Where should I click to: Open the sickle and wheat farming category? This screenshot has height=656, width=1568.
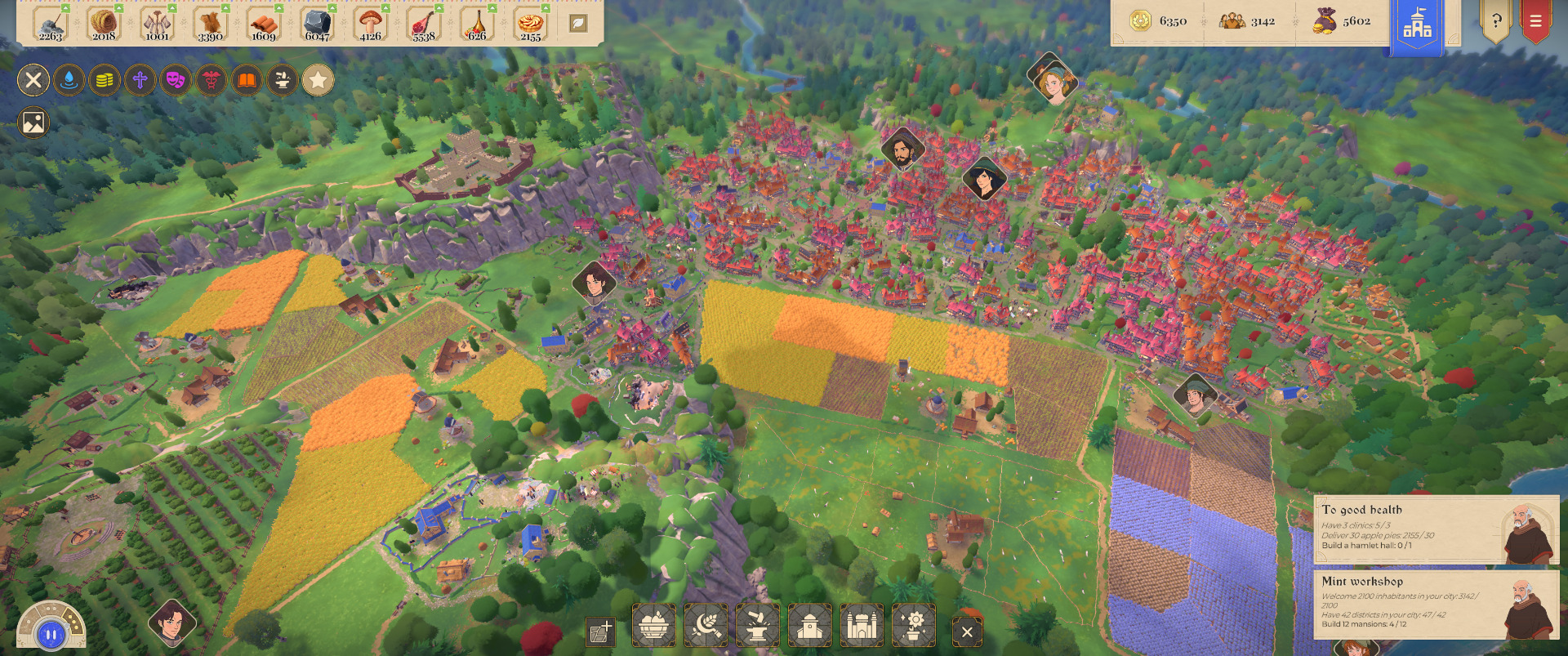(x=706, y=627)
